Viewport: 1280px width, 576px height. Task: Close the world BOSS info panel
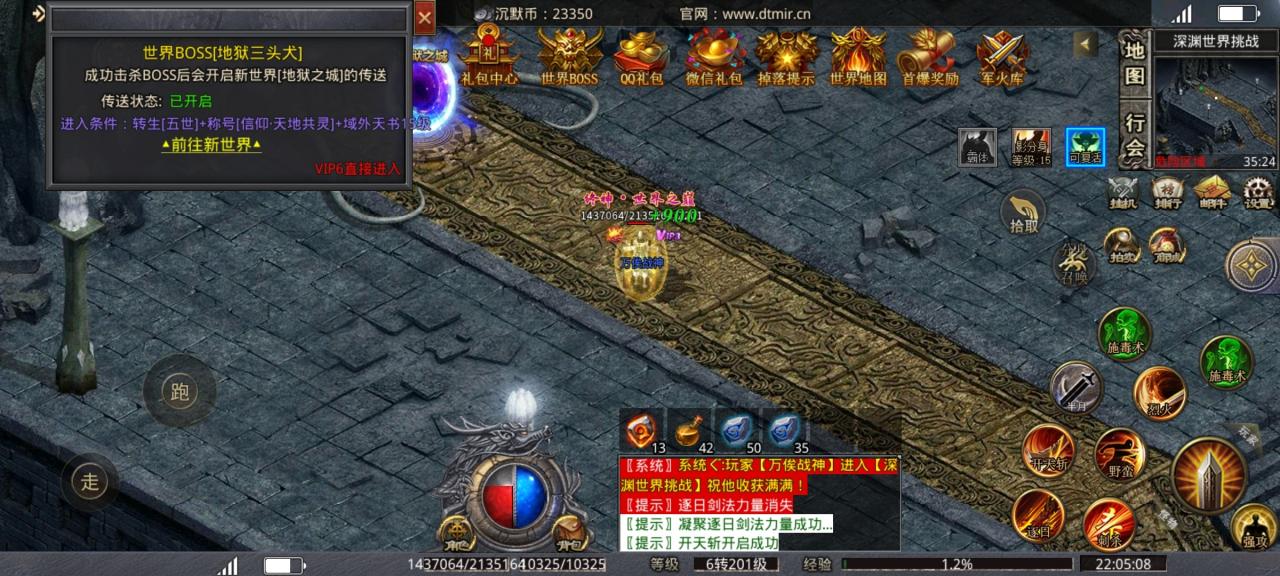pos(425,17)
